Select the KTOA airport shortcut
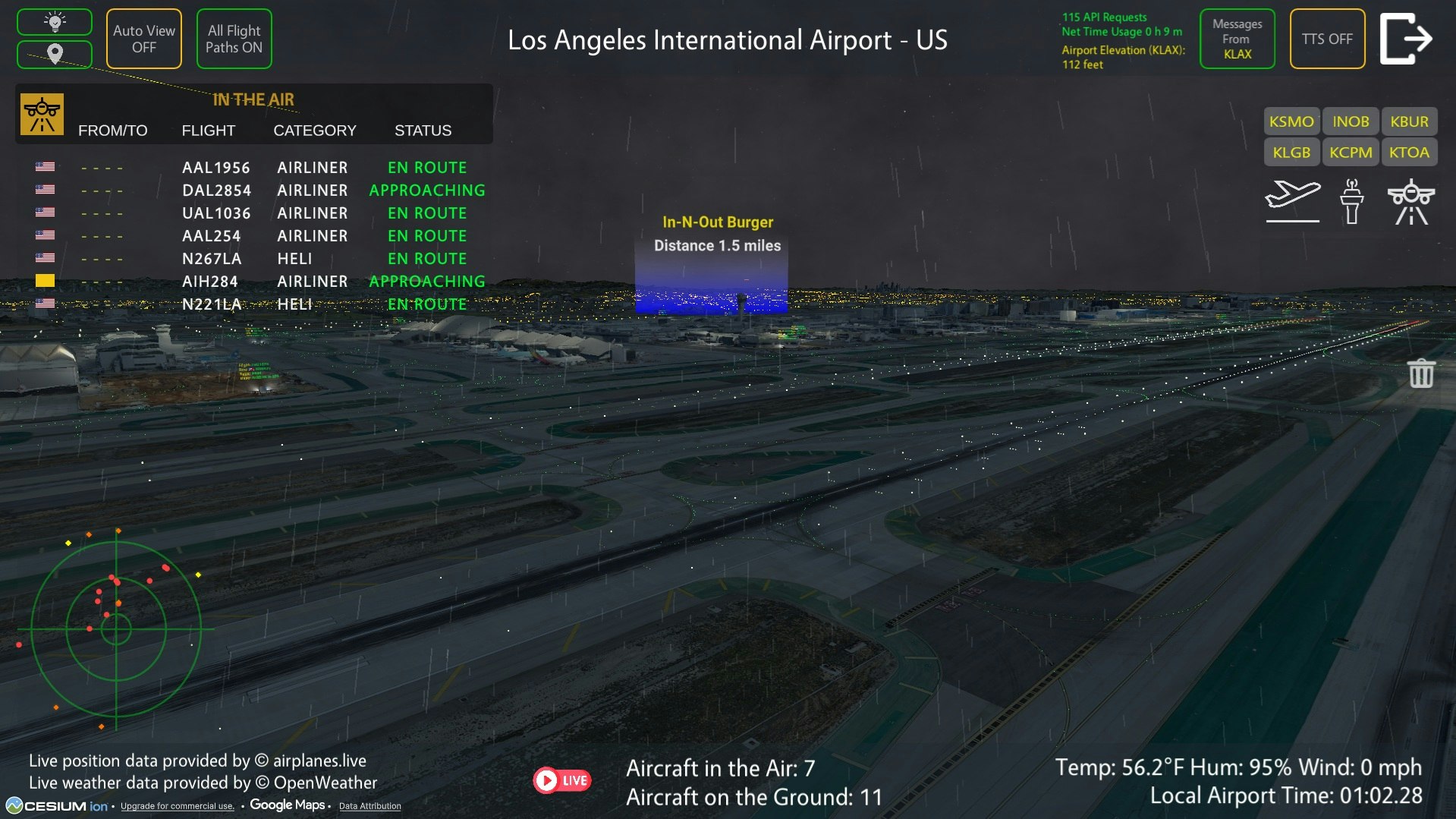 point(1410,152)
